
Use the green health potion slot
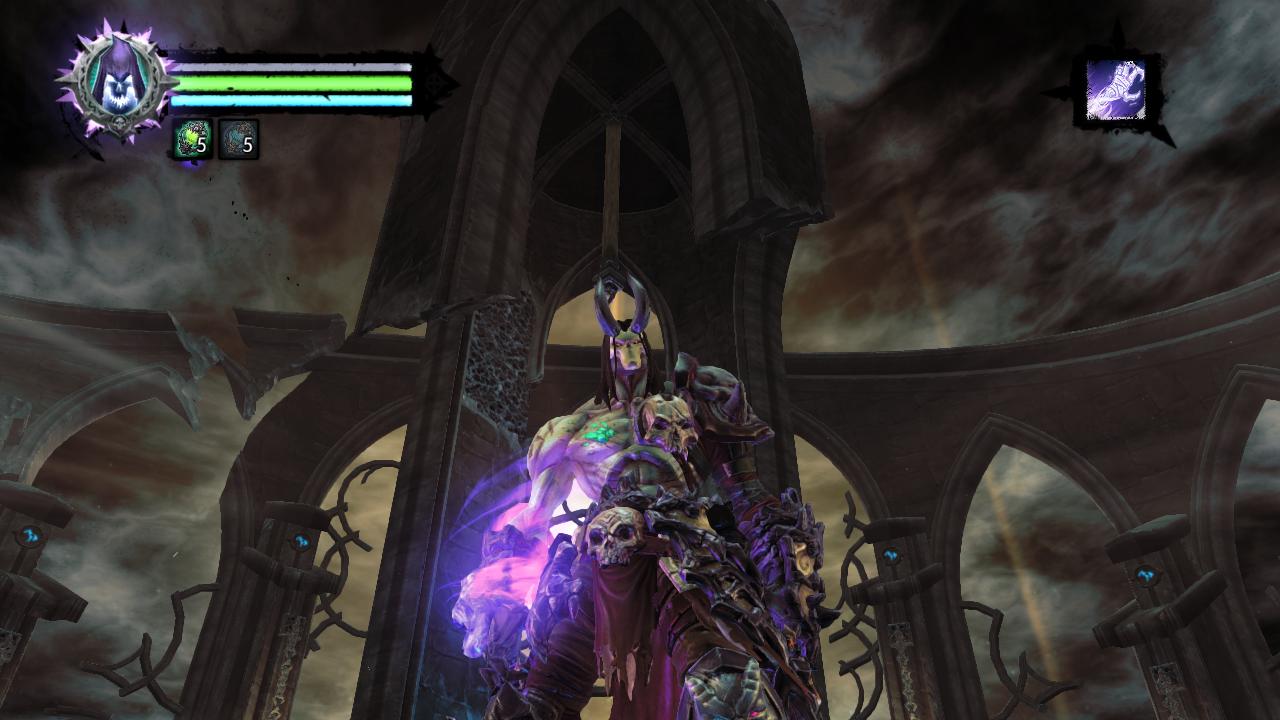click(192, 140)
